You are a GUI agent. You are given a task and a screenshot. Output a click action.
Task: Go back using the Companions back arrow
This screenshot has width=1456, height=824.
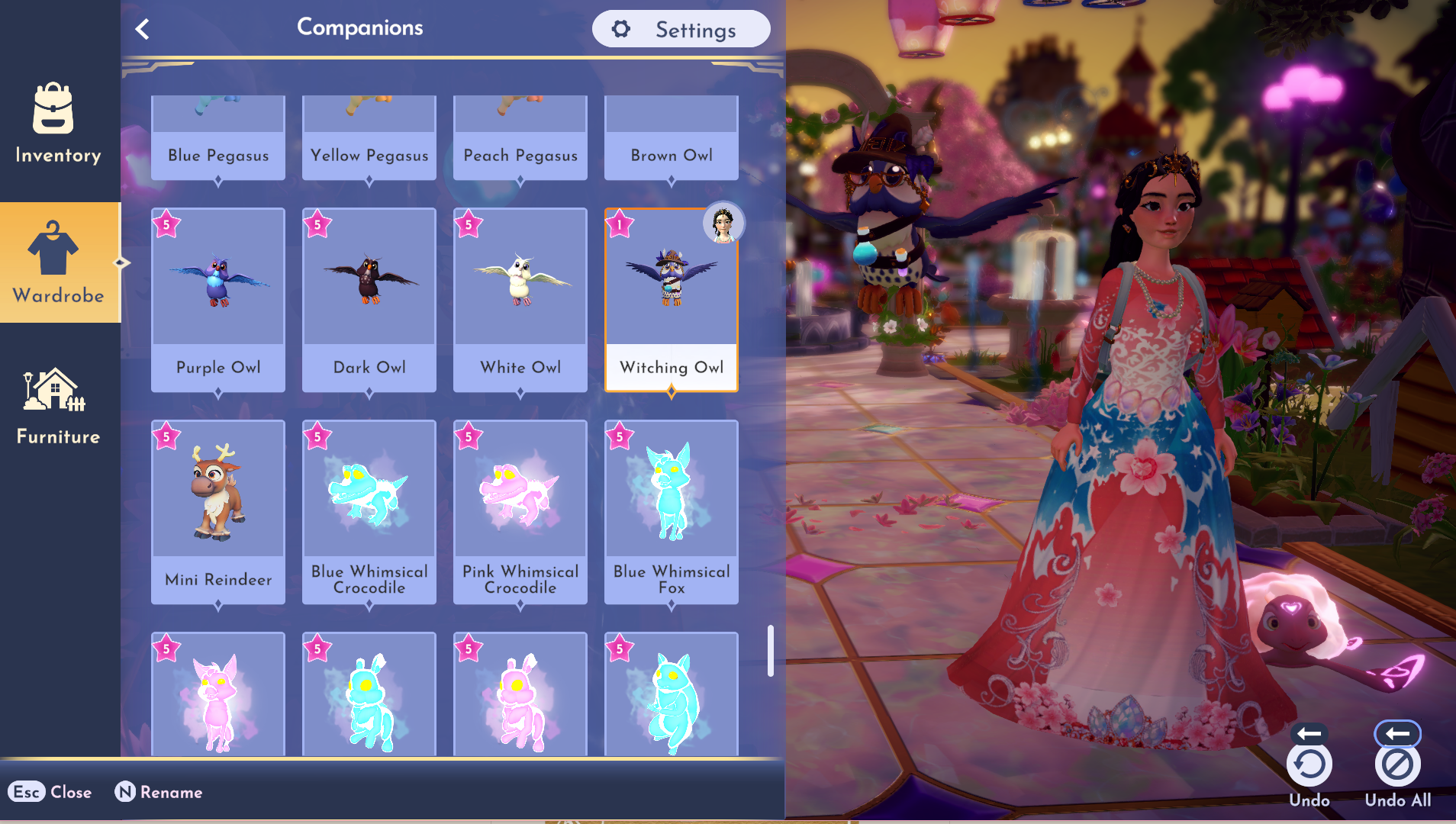[143, 29]
